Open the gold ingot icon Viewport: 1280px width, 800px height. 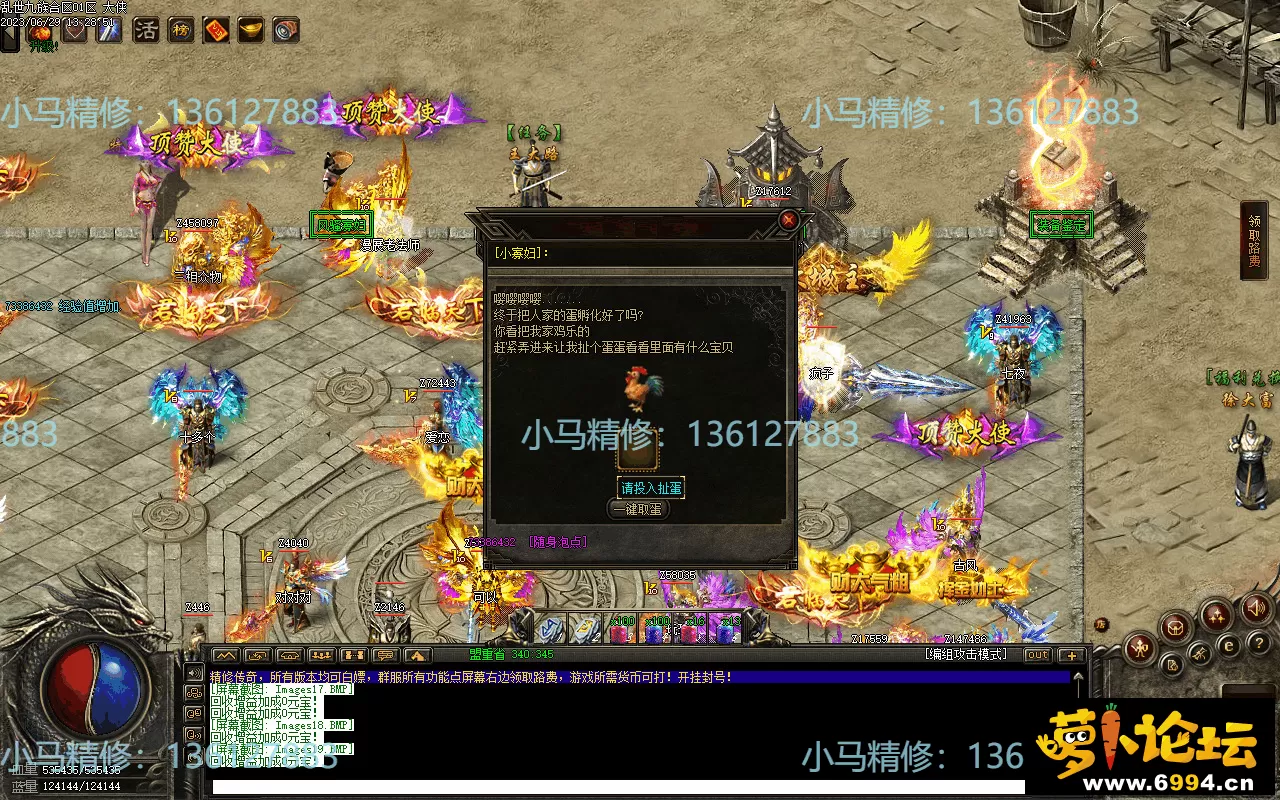pyautogui.click(x=250, y=30)
